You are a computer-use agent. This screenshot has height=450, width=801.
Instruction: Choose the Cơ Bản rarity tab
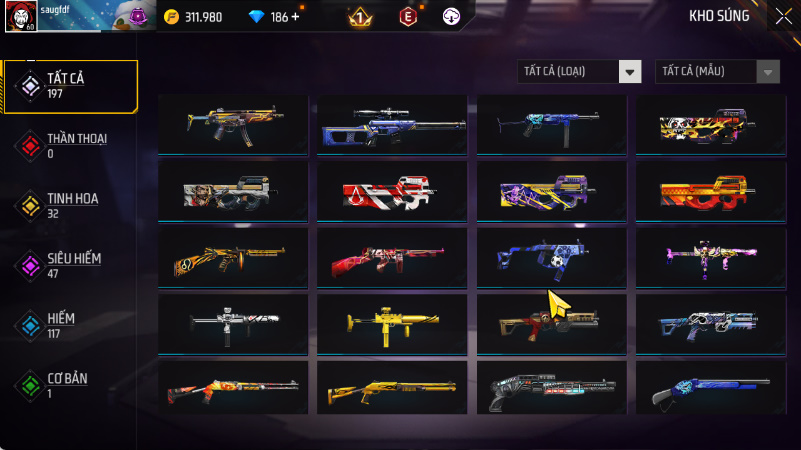coord(70,386)
